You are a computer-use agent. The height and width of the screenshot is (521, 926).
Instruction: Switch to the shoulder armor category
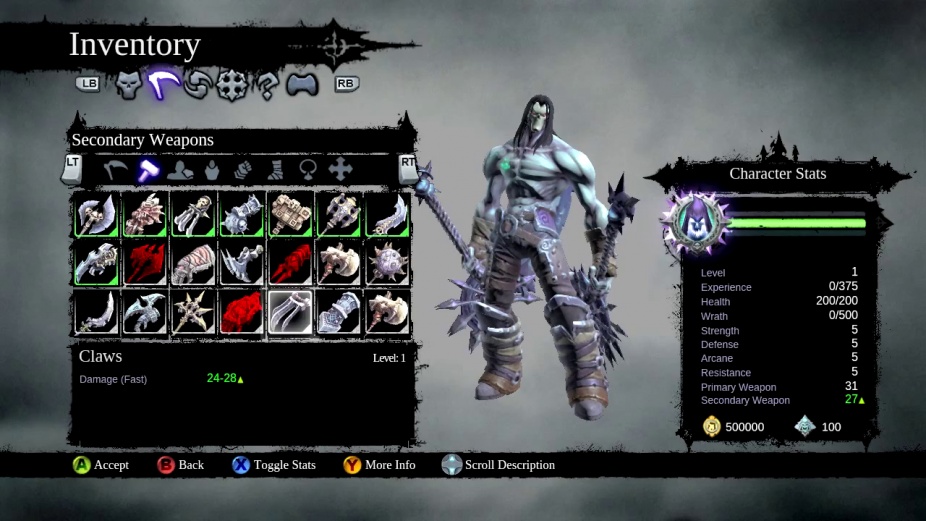pyautogui.click(x=181, y=170)
